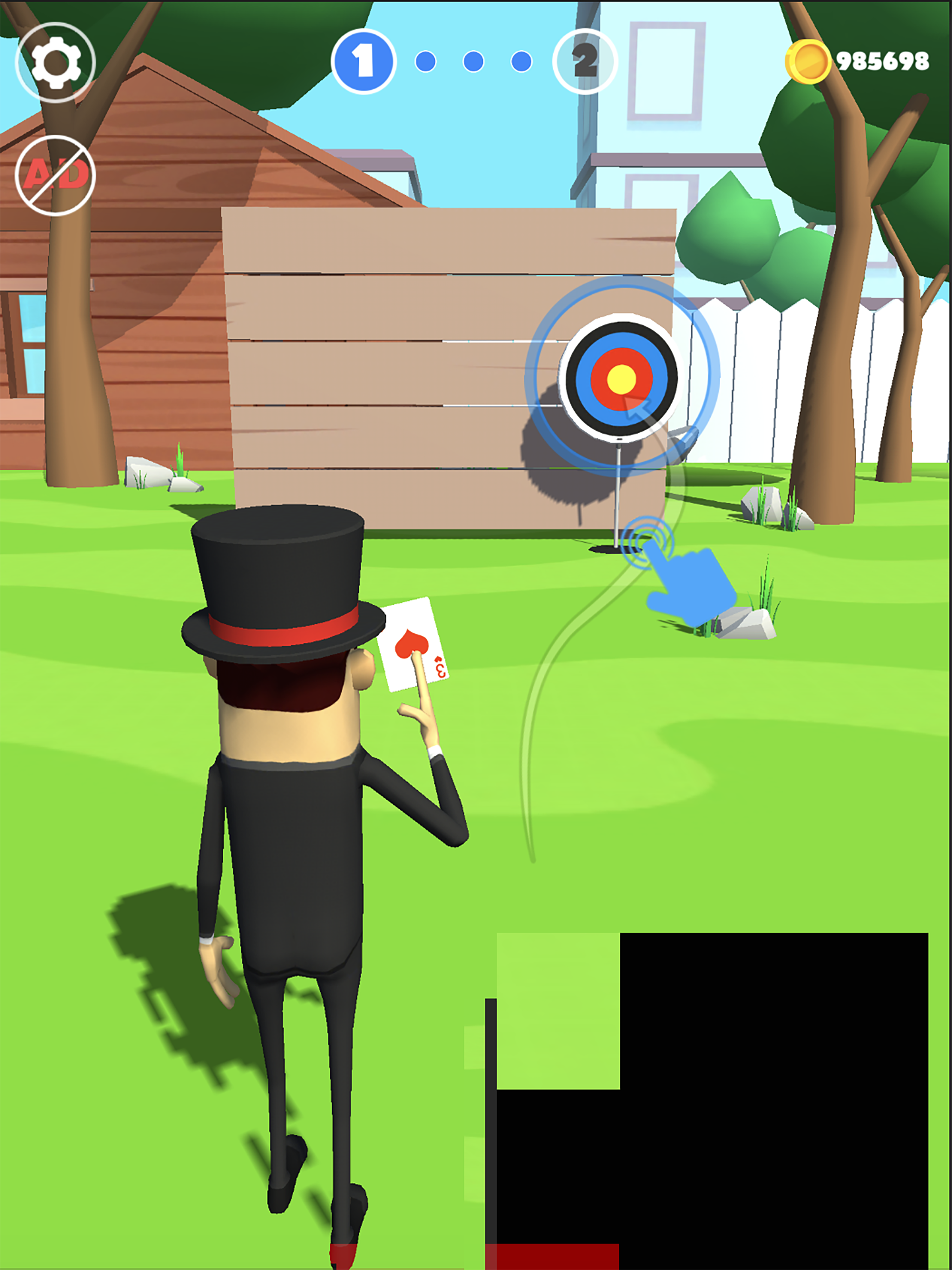Screen dimensions: 952x1270
Task: Open the settings gear icon
Action: [x=58, y=60]
